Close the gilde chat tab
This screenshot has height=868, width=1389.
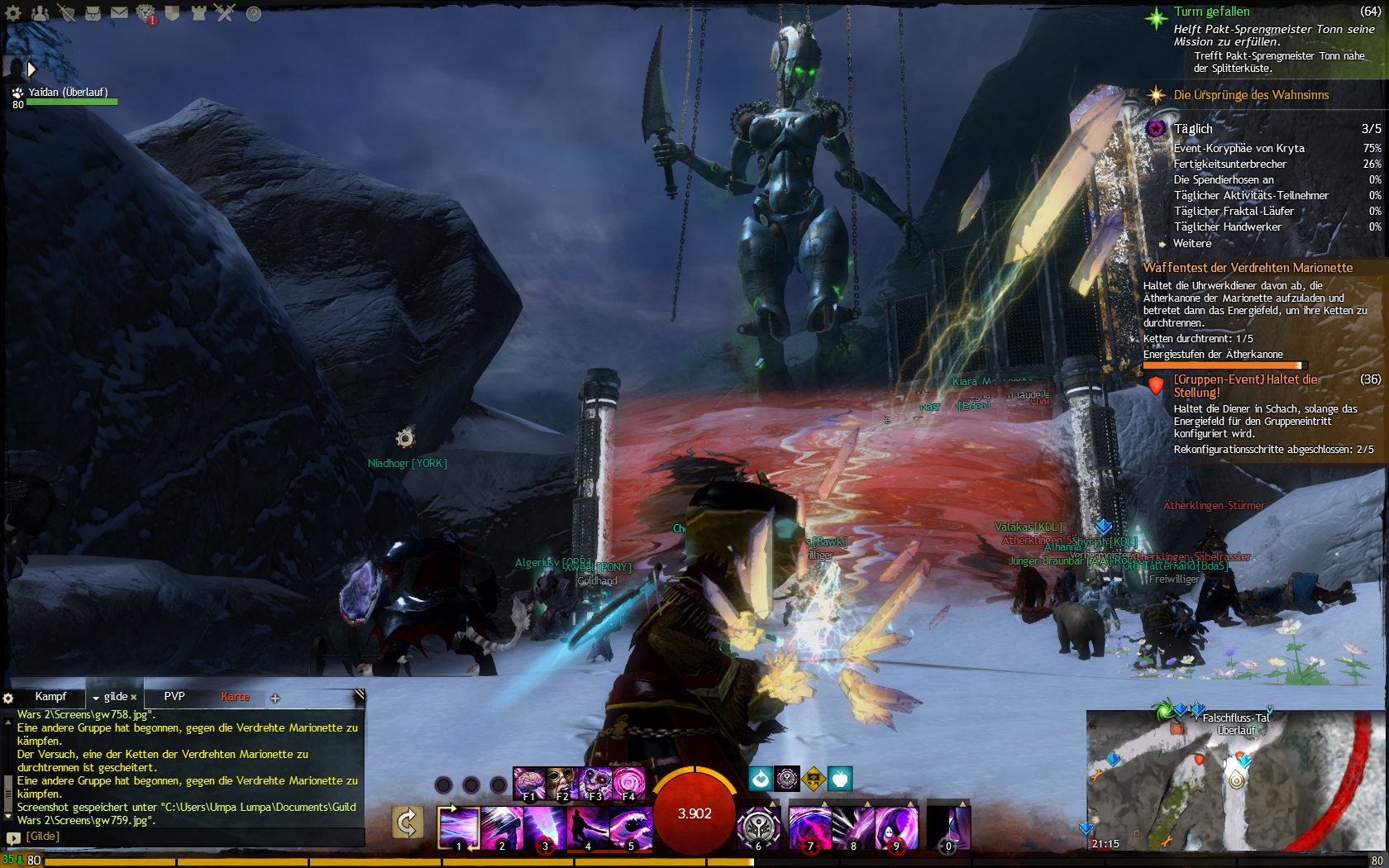click(134, 698)
